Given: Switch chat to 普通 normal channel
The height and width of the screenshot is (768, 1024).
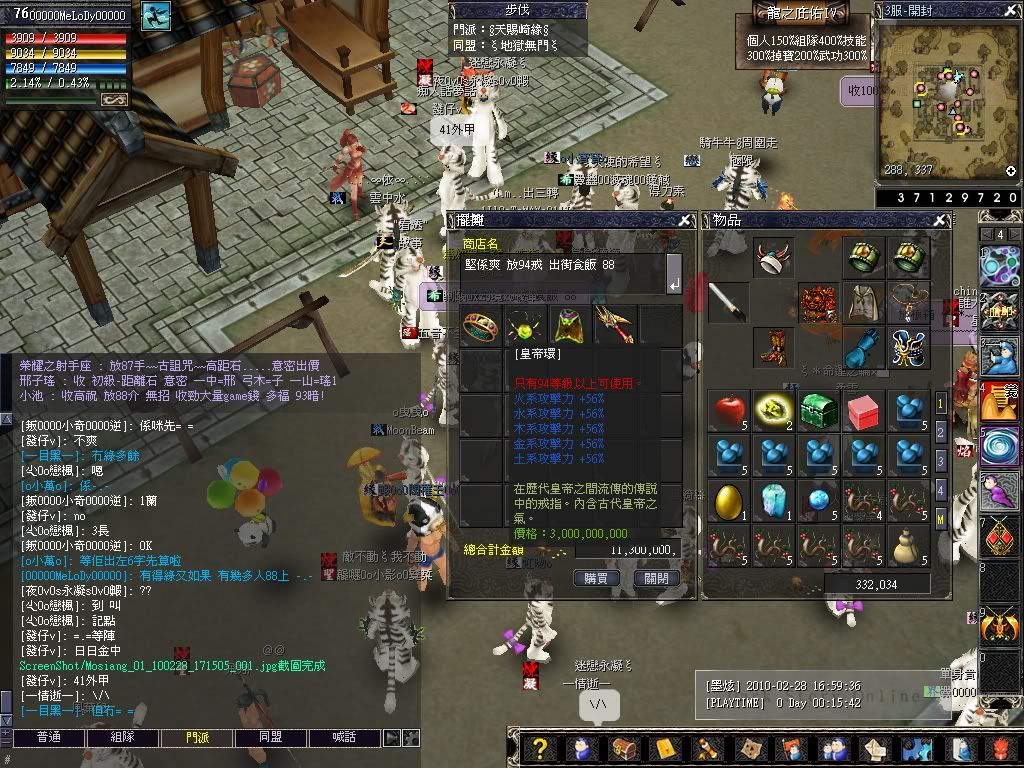Looking at the screenshot, I should coord(50,737).
